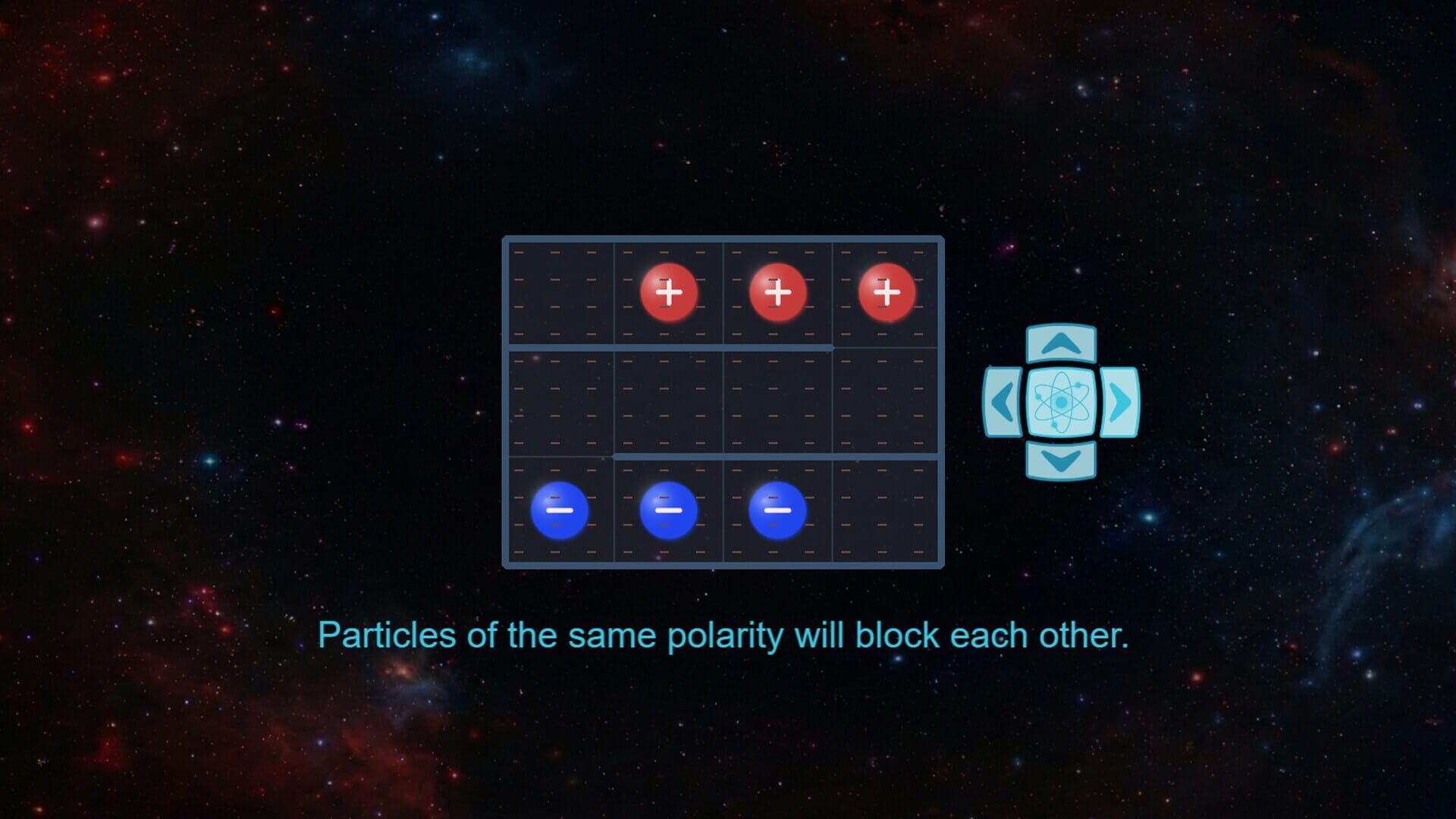This screenshot has width=1456, height=819.
Task: Select the rightmost blue negative particle
Action: tap(777, 510)
